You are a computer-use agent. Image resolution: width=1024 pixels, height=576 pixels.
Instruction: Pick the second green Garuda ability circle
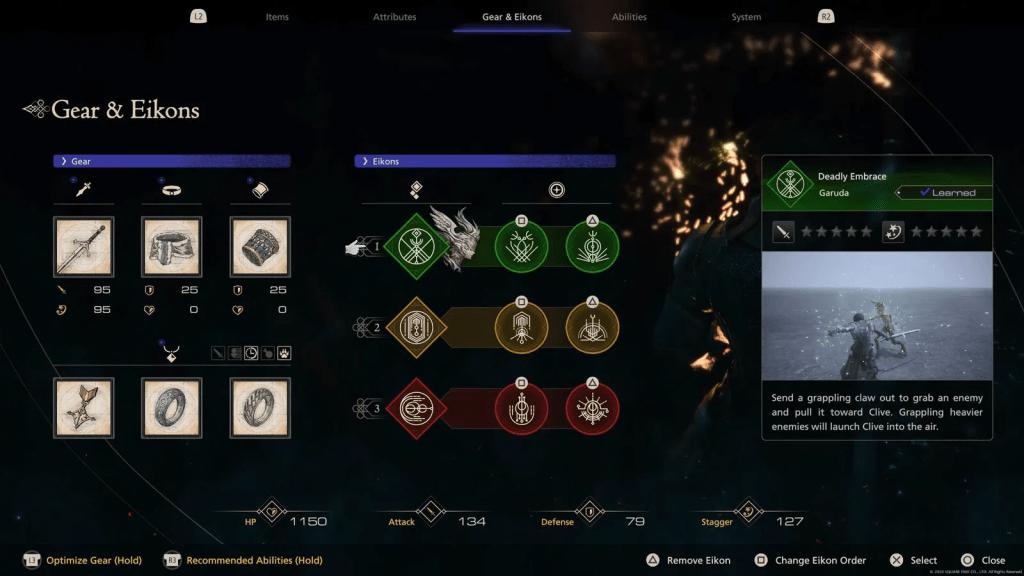(592, 246)
